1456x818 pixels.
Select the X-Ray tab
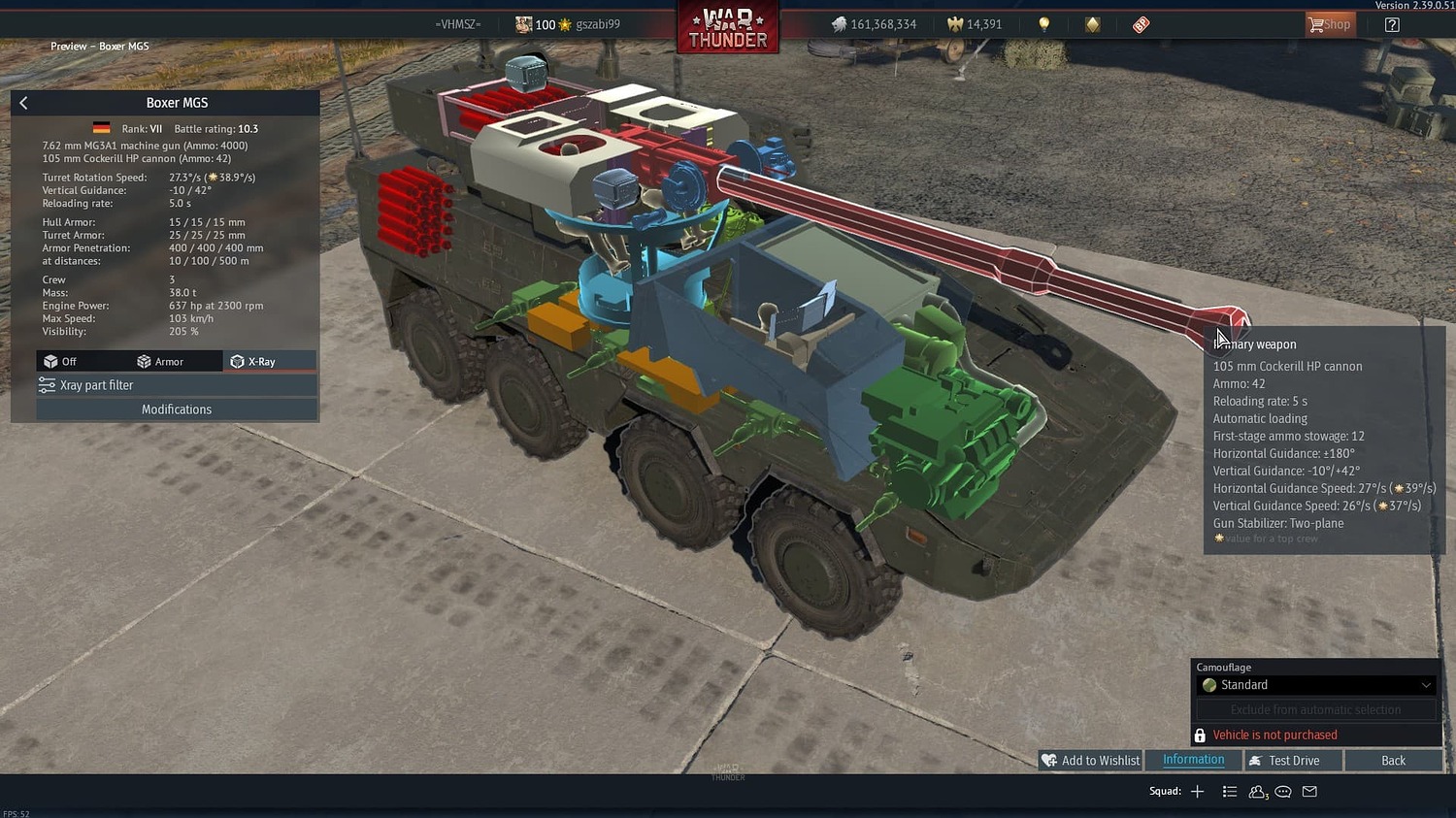coord(269,360)
